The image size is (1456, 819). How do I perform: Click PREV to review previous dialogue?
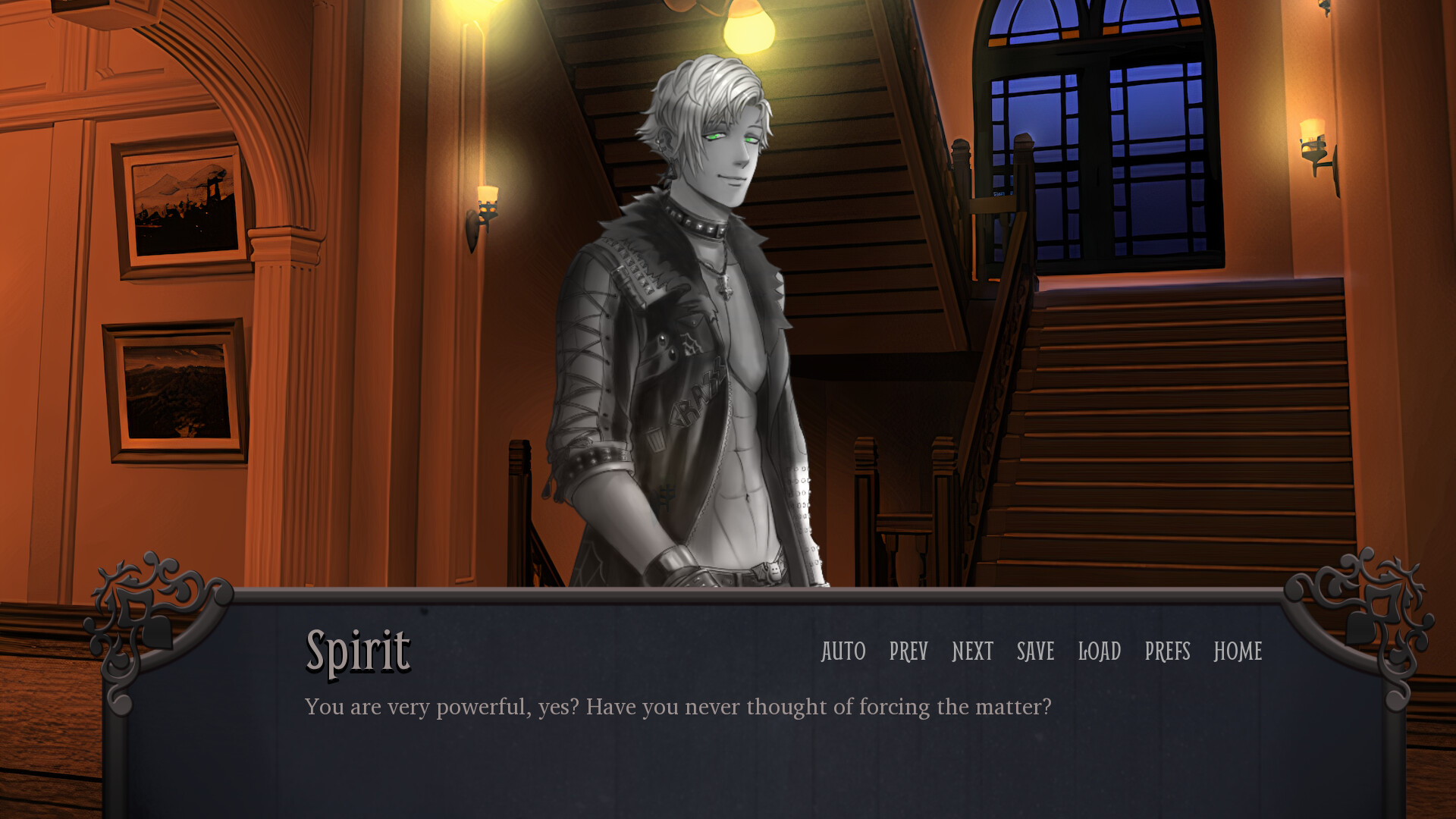point(907,652)
